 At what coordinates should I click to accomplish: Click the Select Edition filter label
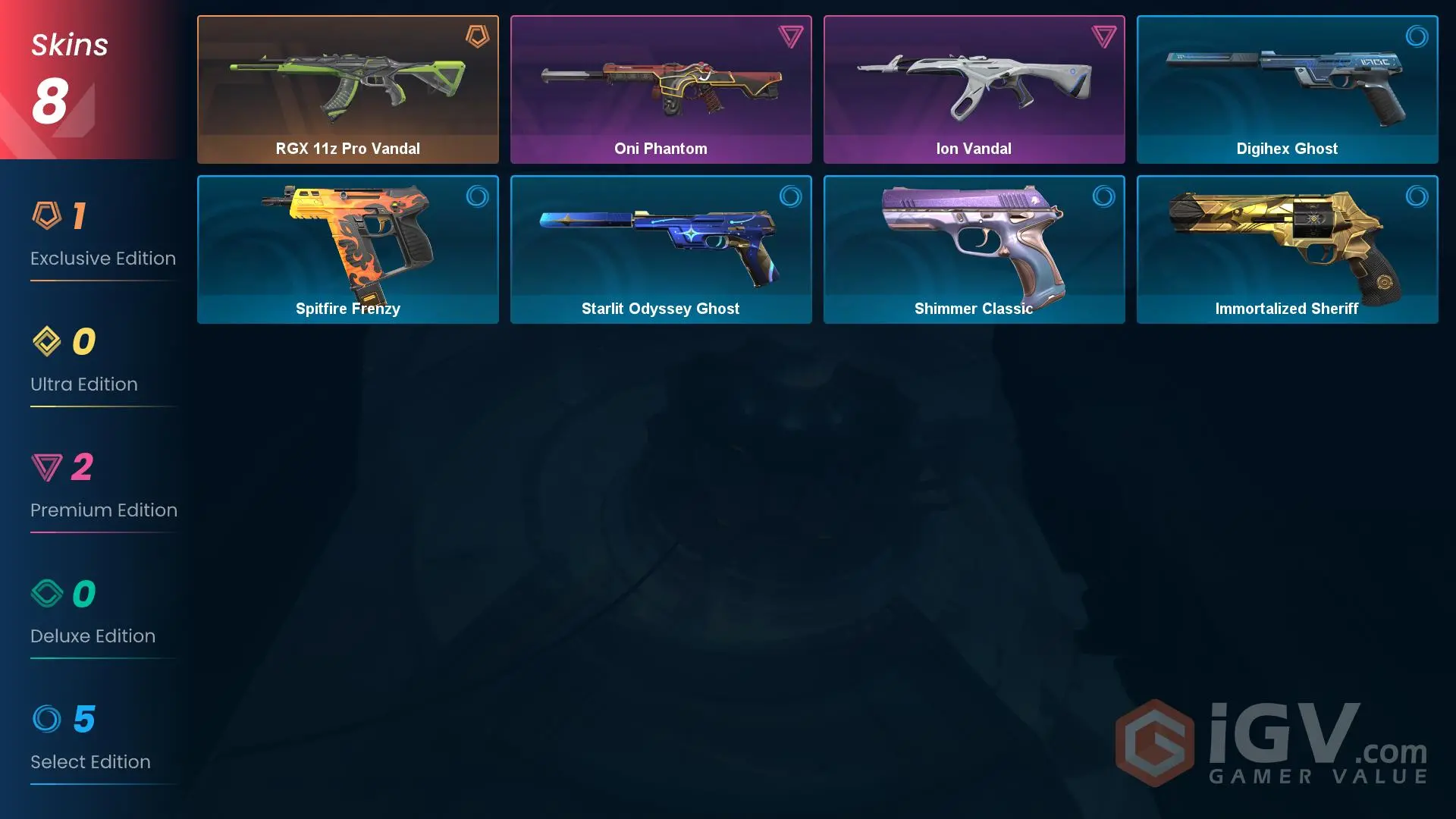90,761
